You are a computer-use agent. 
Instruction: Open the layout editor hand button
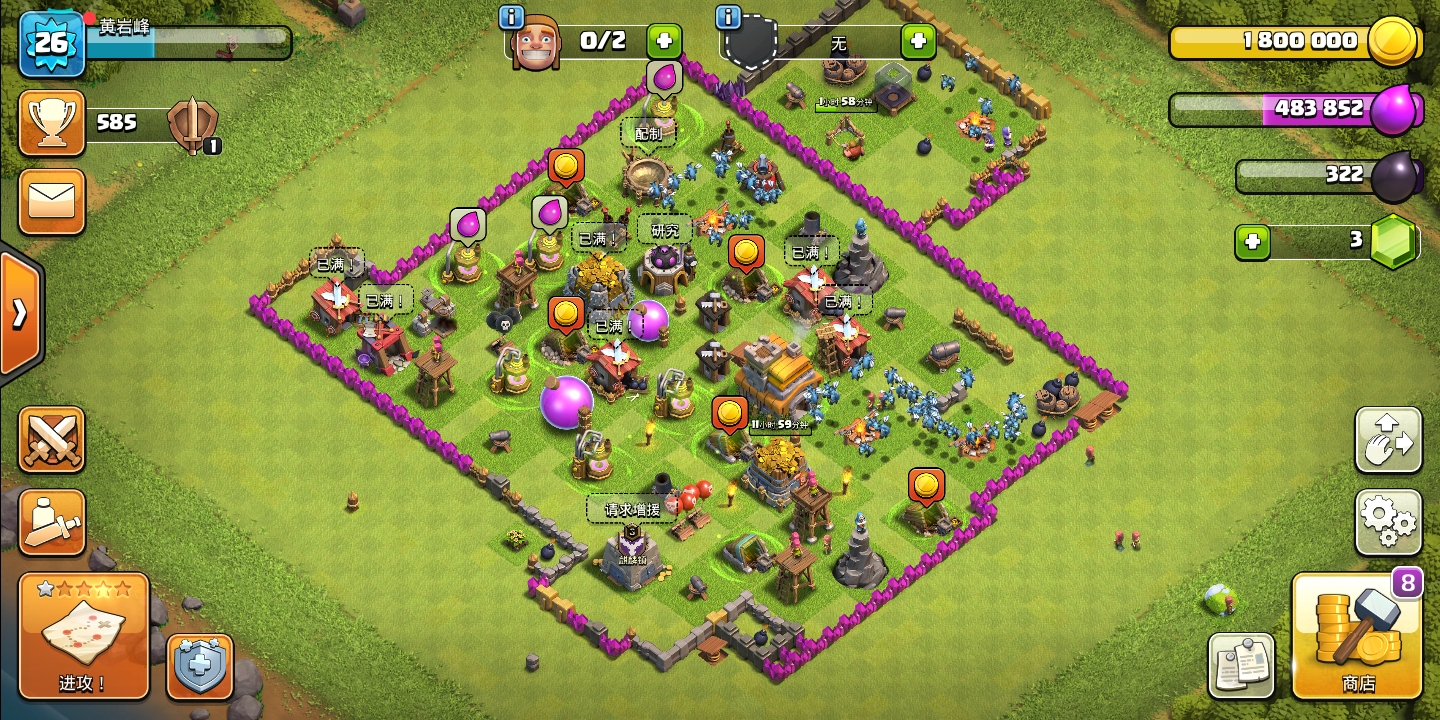click(1389, 439)
